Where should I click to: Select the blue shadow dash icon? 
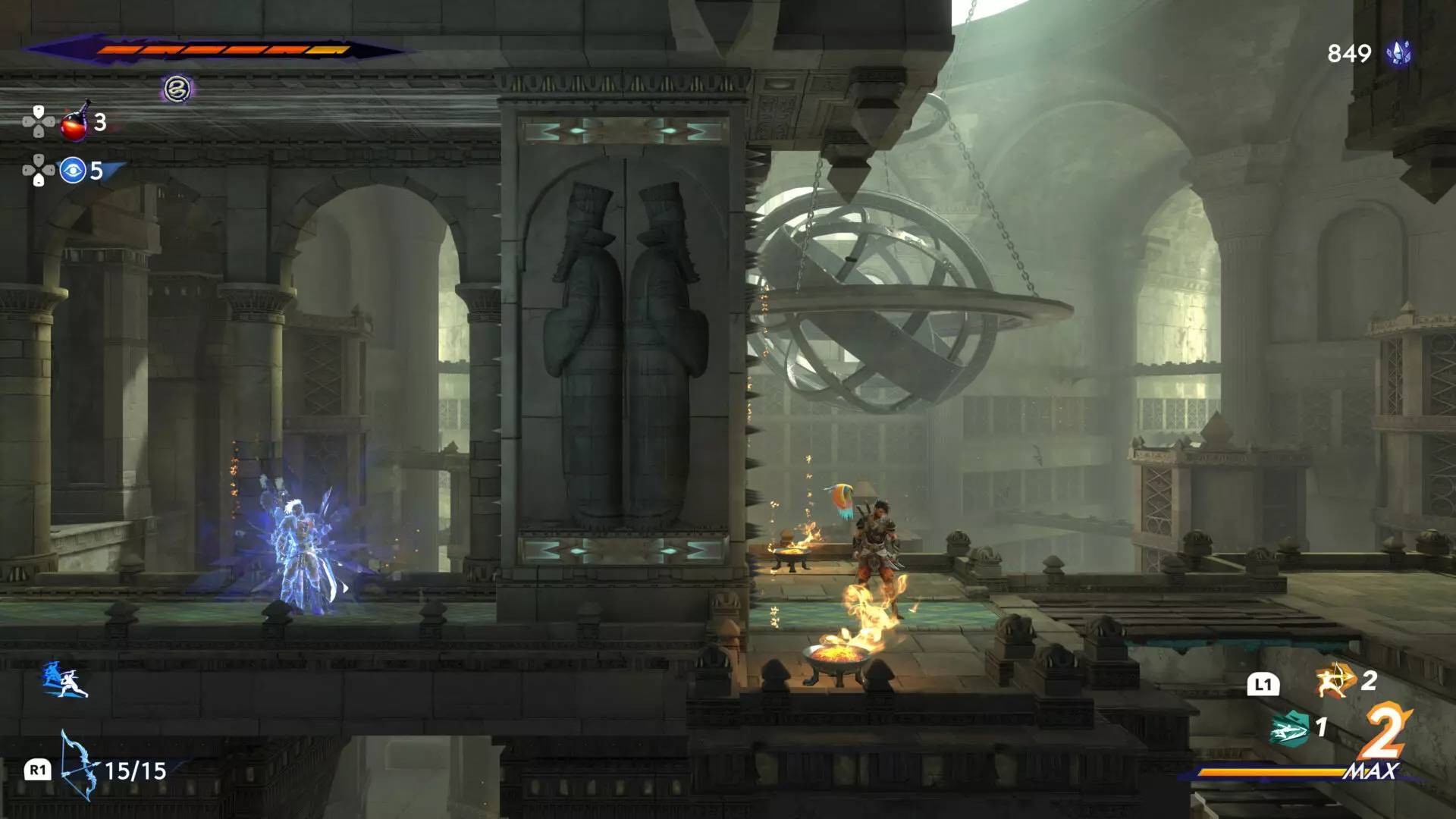coord(64,679)
